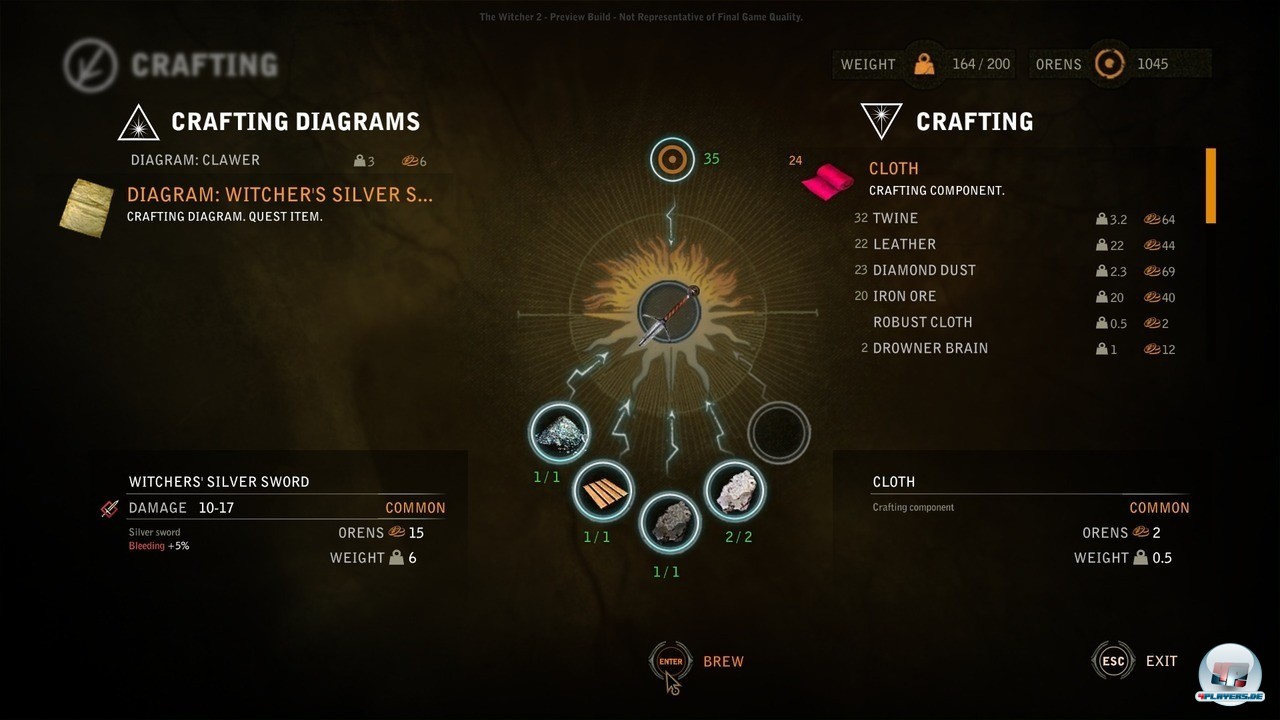This screenshot has width=1280, height=720.
Task: Click the orange crafting list scrollbar
Action: (x=1211, y=186)
